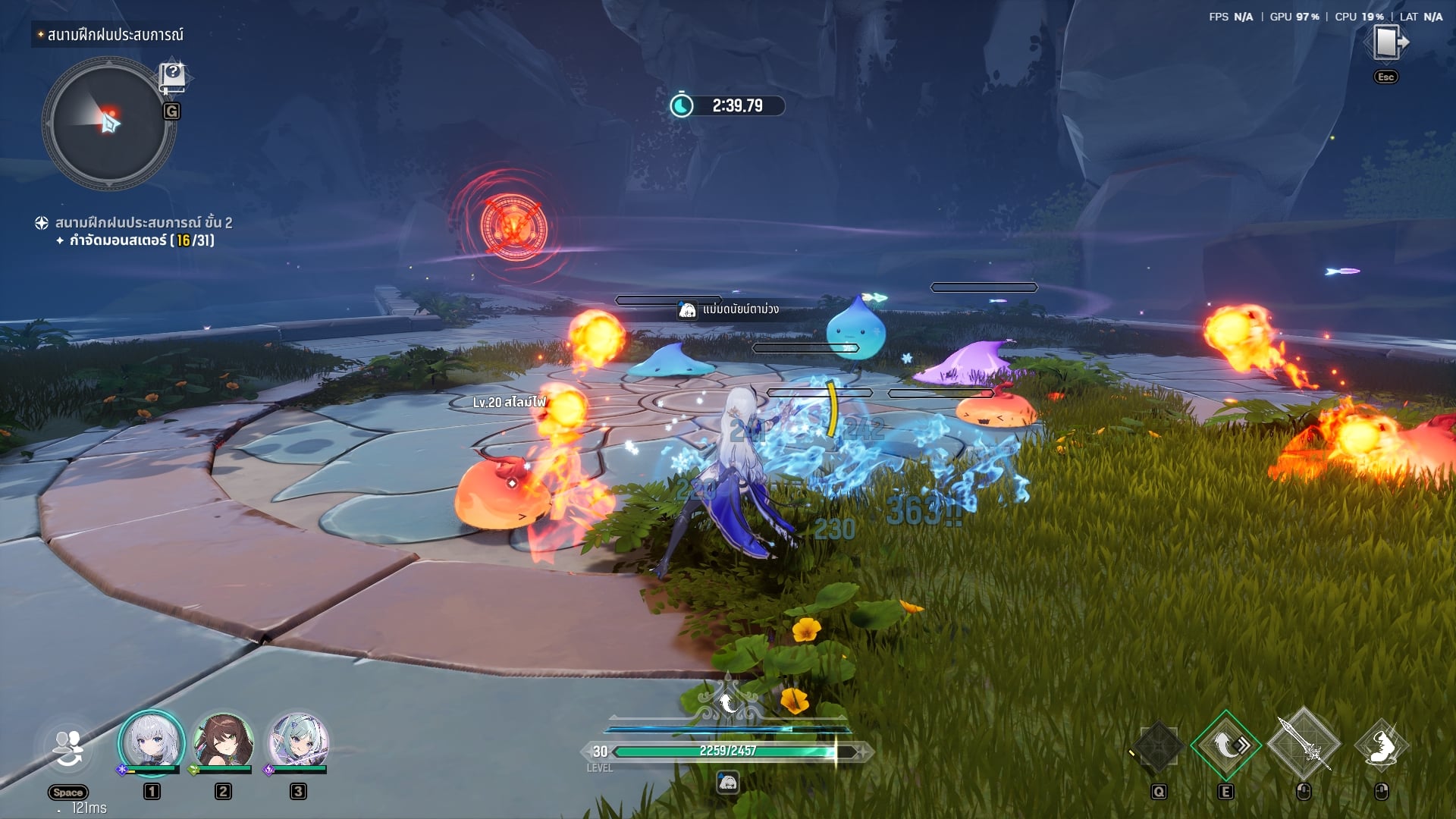Switch to the mint-haired elf character portrait

tap(298, 742)
